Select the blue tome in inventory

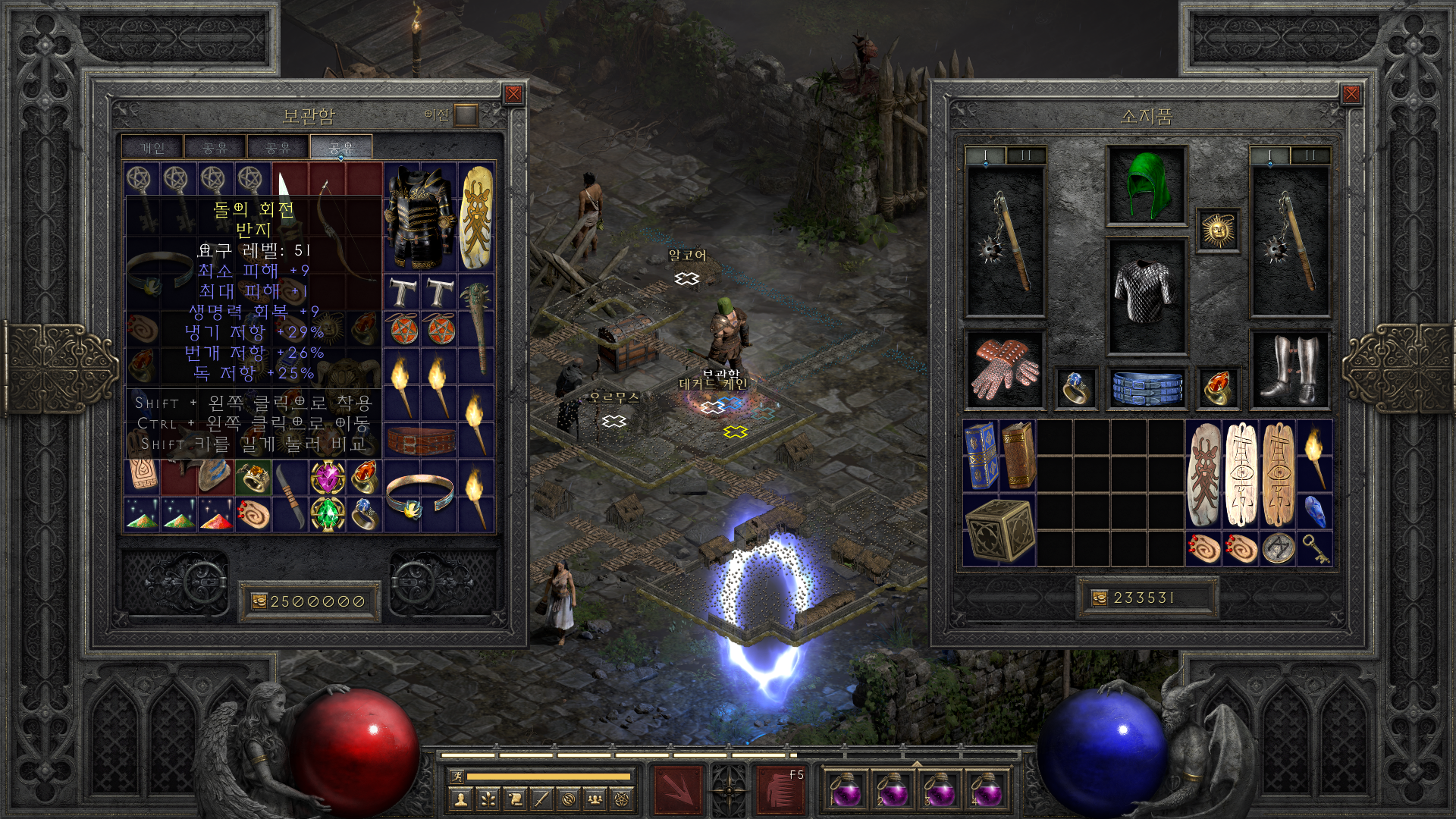click(981, 456)
